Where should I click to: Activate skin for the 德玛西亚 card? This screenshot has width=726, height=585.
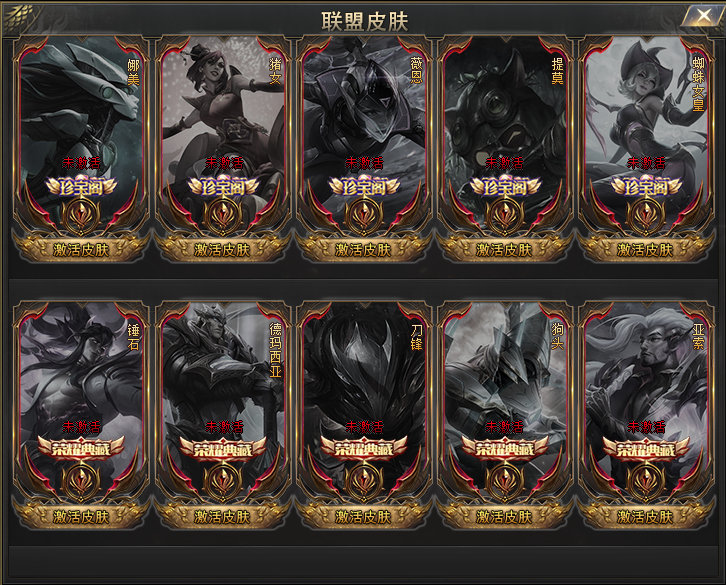tap(222, 517)
